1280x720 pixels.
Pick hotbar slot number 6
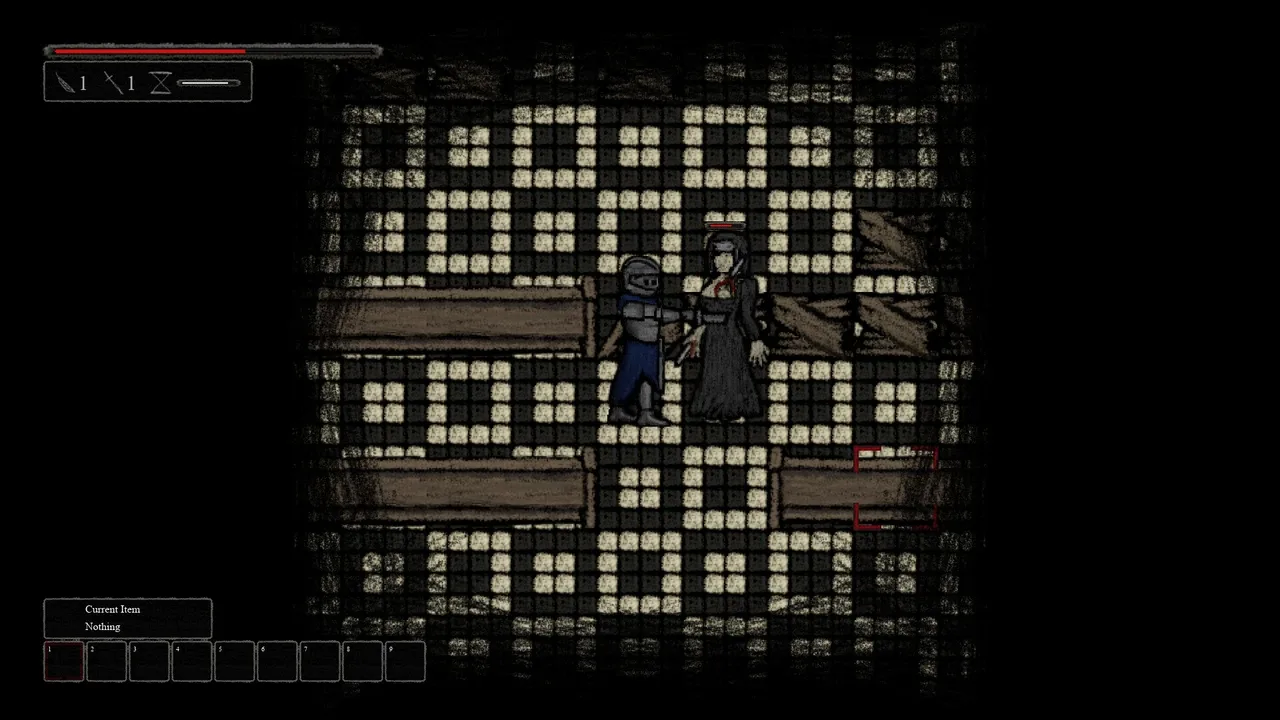[277, 662]
